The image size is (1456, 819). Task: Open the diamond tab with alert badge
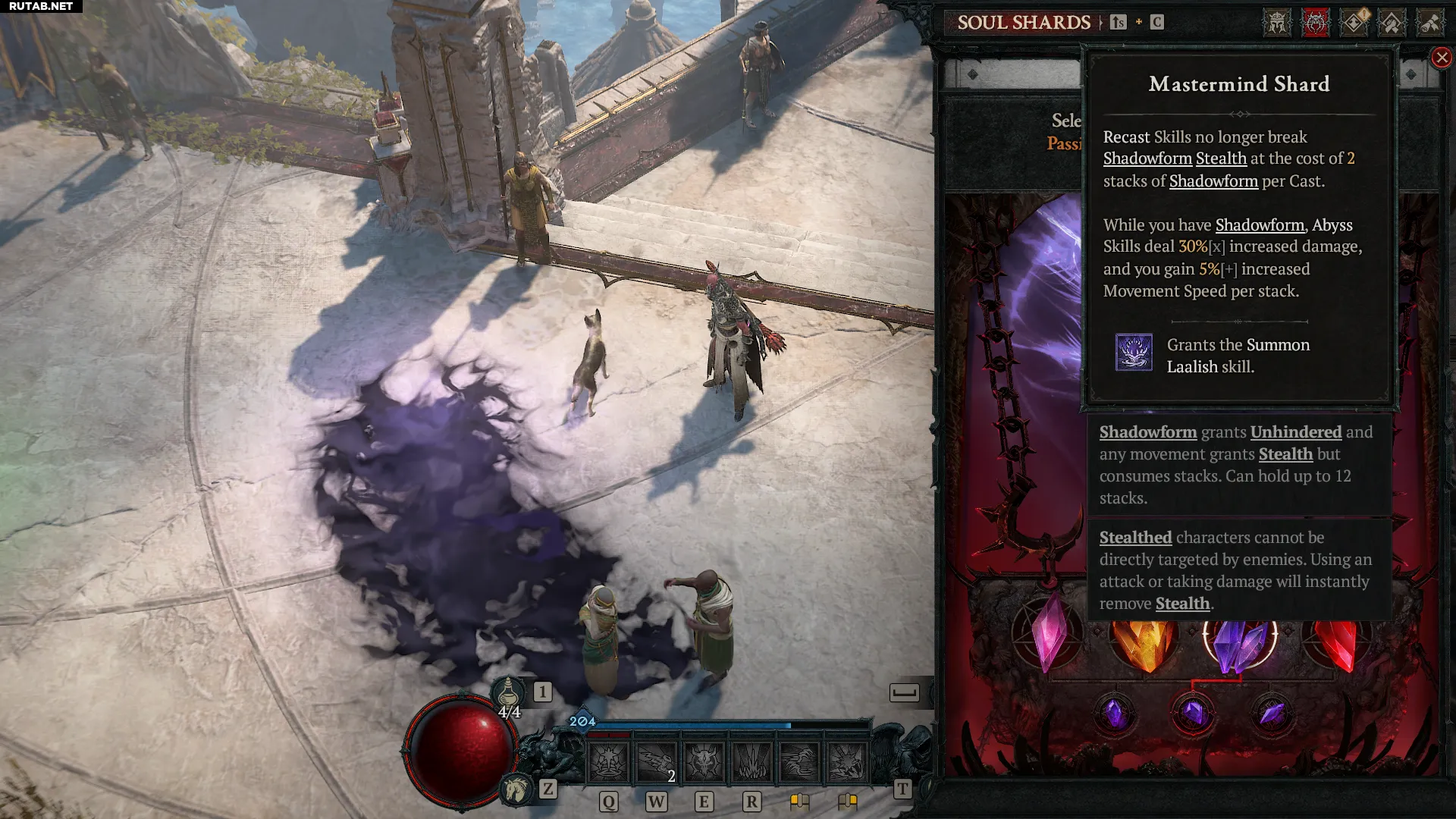click(x=1354, y=23)
